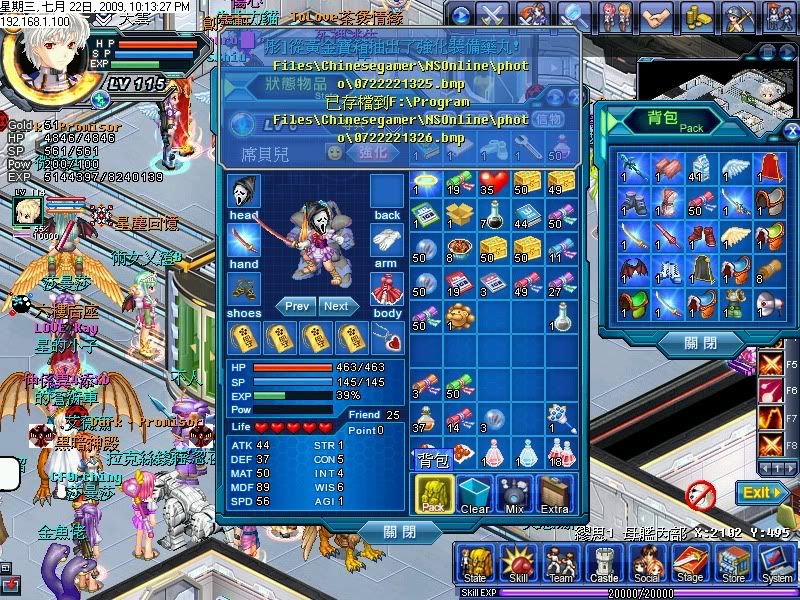The width and height of the screenshot is (800, 600).
Task: Open the Castle menu
Action: [x=604, y=565]
